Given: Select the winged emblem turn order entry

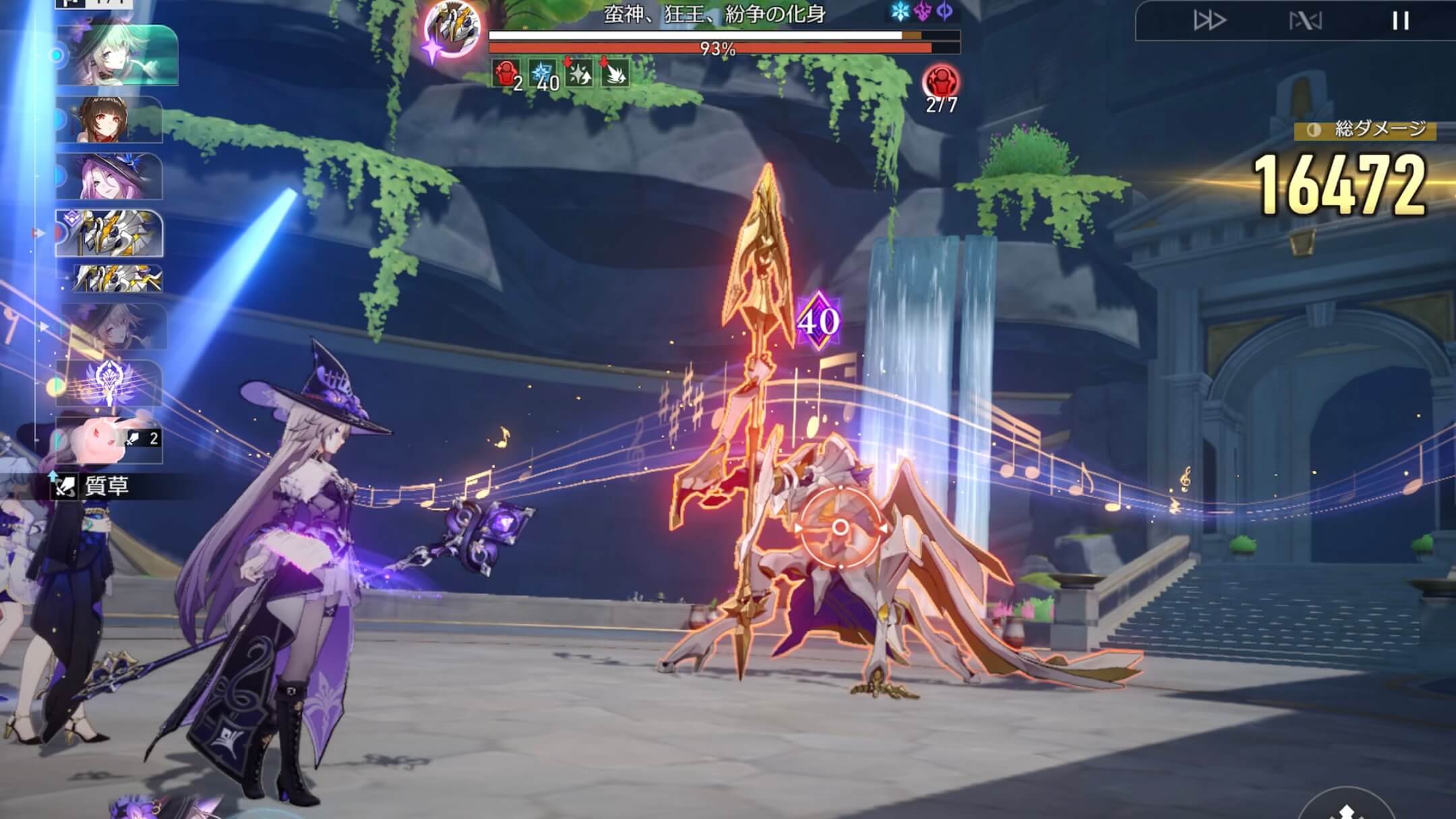Looking at the screenshot, I should [109, 383].
